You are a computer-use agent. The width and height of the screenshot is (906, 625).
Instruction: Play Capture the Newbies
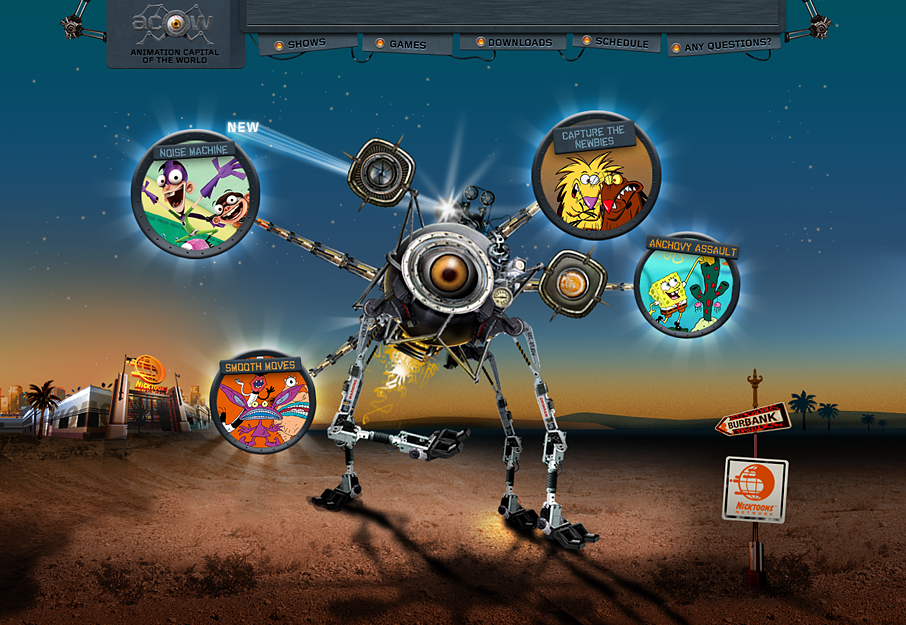596,177
